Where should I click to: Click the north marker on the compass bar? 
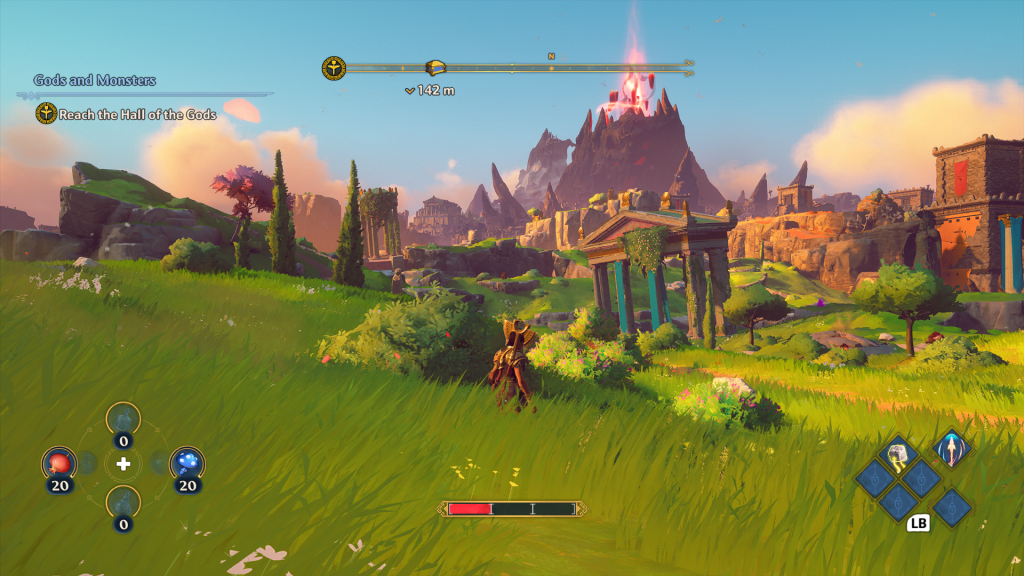(551, 56)
